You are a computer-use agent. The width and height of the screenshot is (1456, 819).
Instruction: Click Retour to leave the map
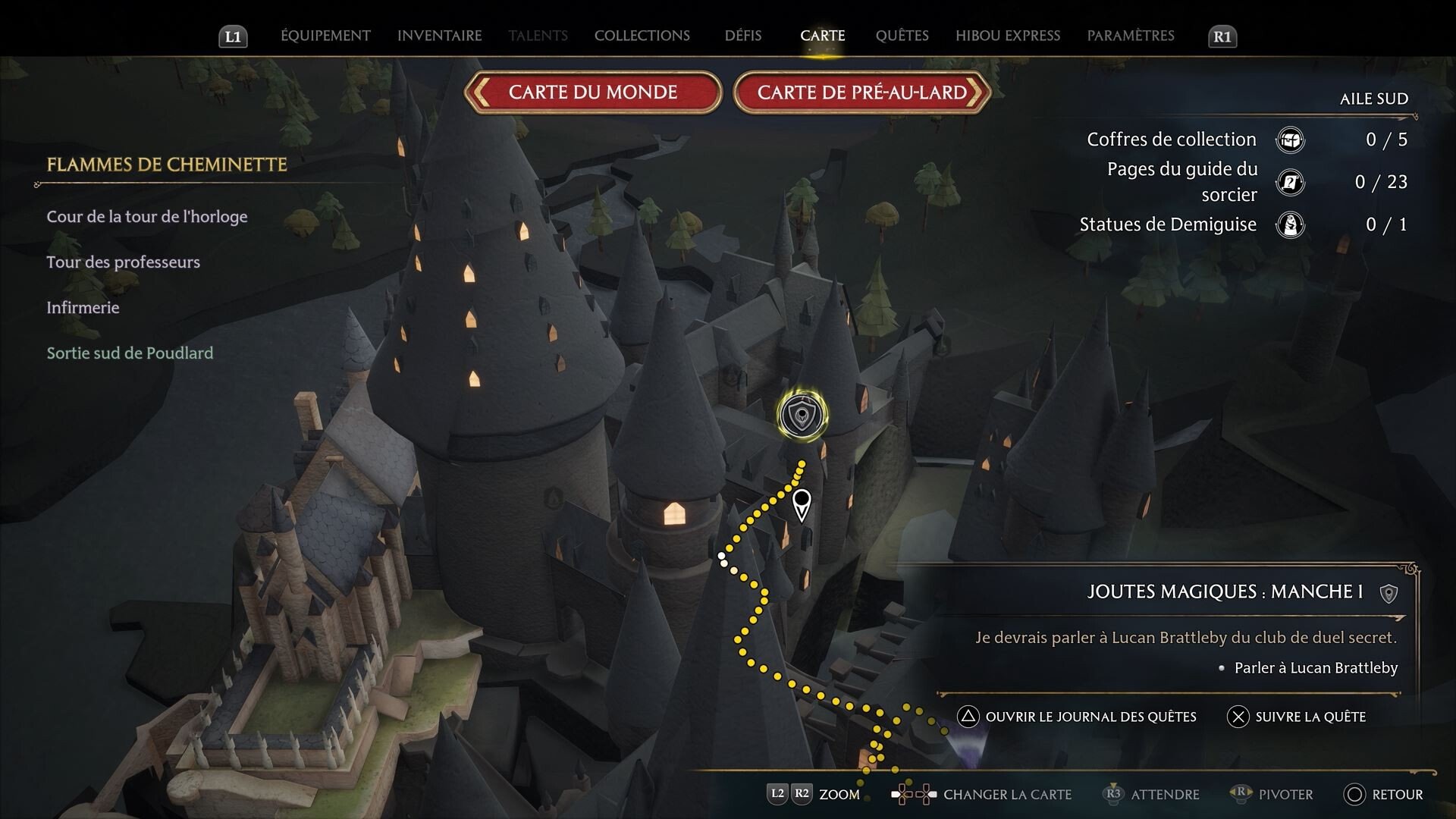click(1384, 794)
